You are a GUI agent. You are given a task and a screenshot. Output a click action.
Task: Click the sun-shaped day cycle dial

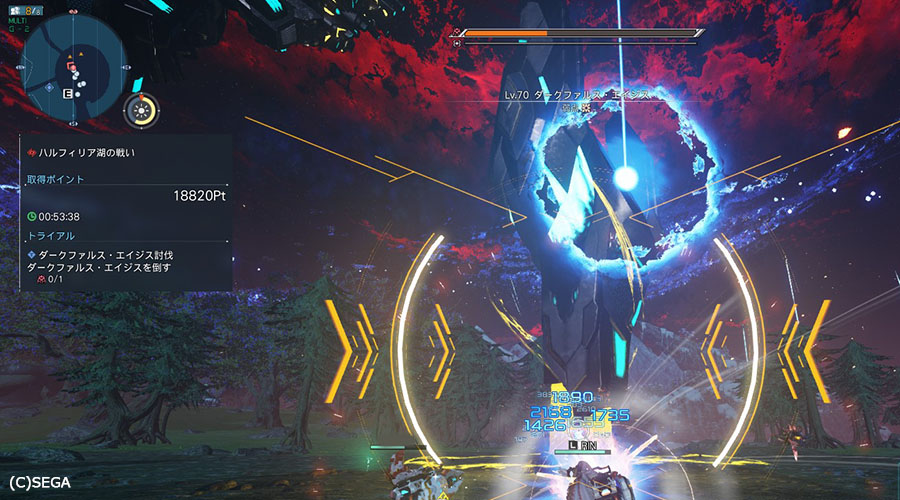[x=141, y=111]
